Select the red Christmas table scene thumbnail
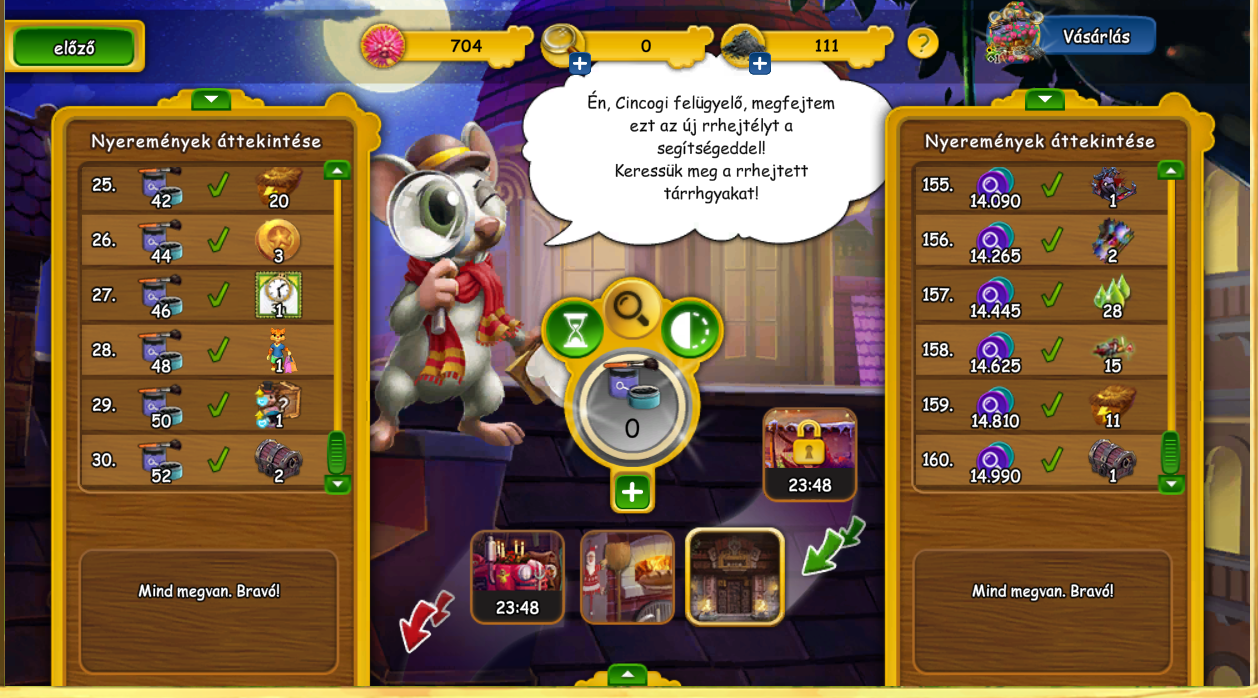This screenshot has width=1258, height=698. 518,576
